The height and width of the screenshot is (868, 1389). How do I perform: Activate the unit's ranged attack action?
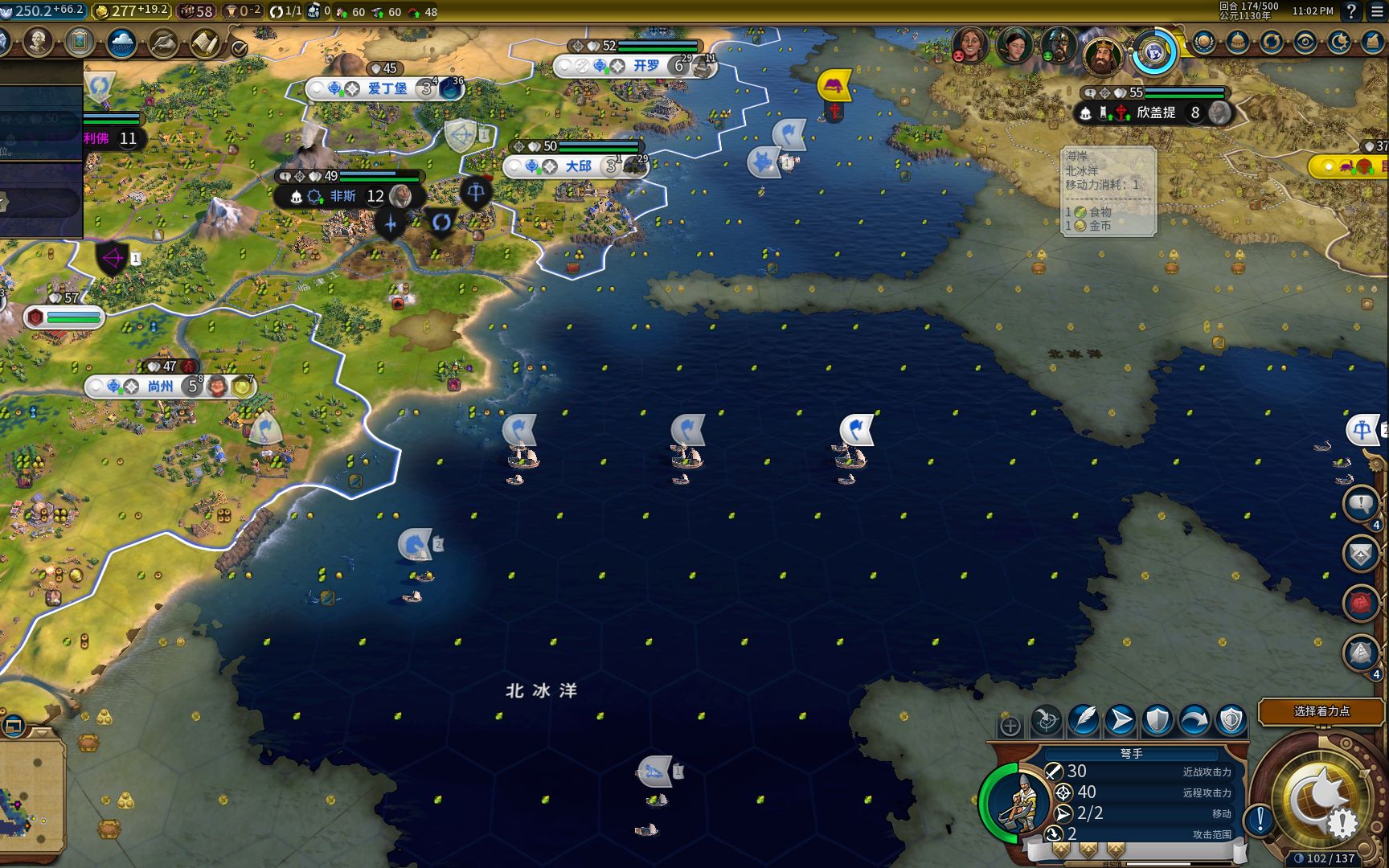pyautogui.click(x=1047, y=720)
